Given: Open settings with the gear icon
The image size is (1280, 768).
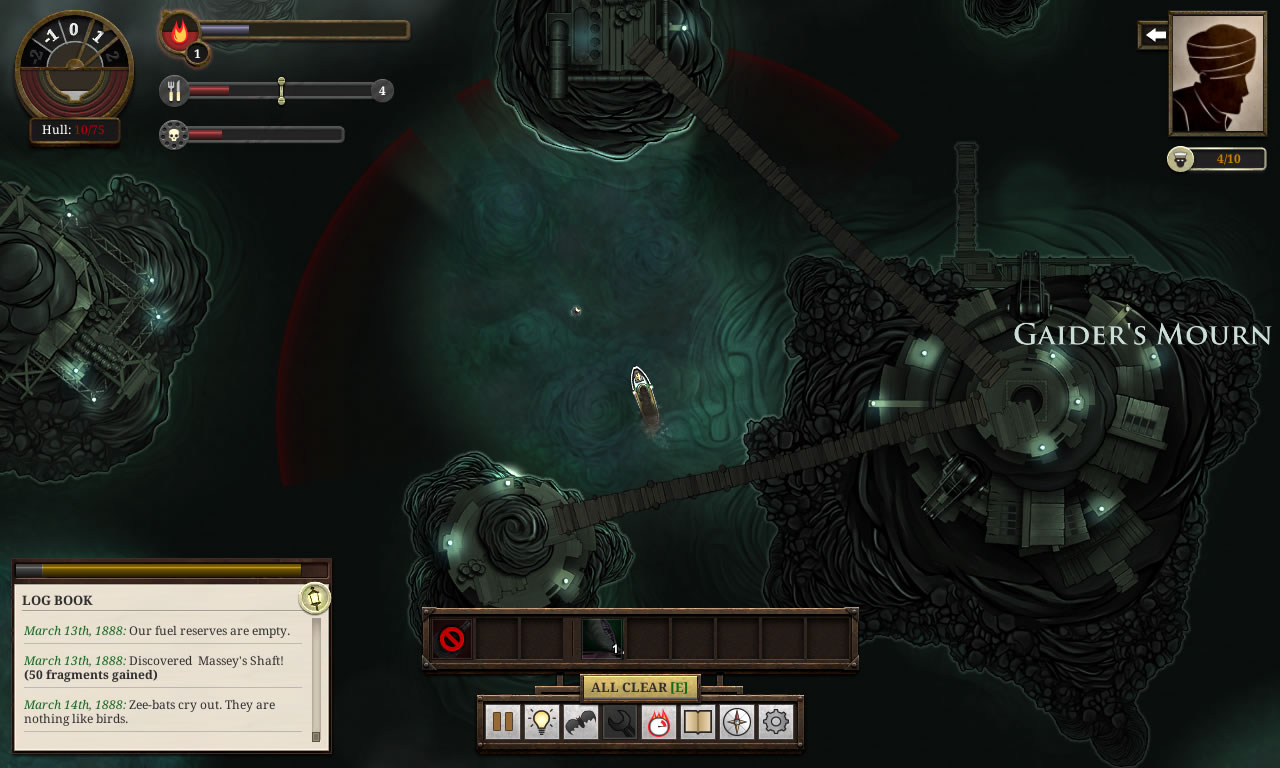Looking at the screenshot, I should click(x=776, y=721).
